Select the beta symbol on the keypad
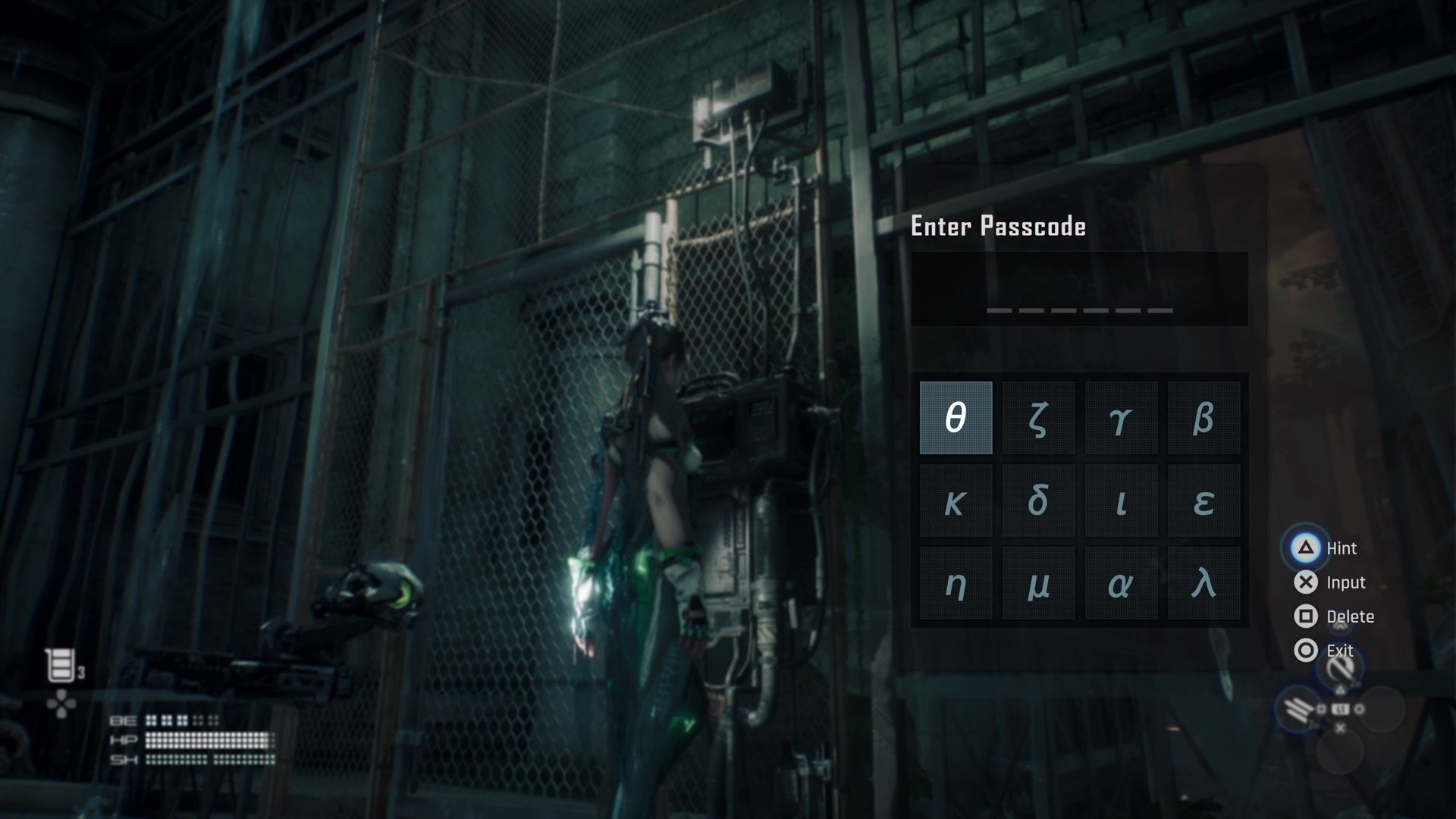 point(1203,418)
